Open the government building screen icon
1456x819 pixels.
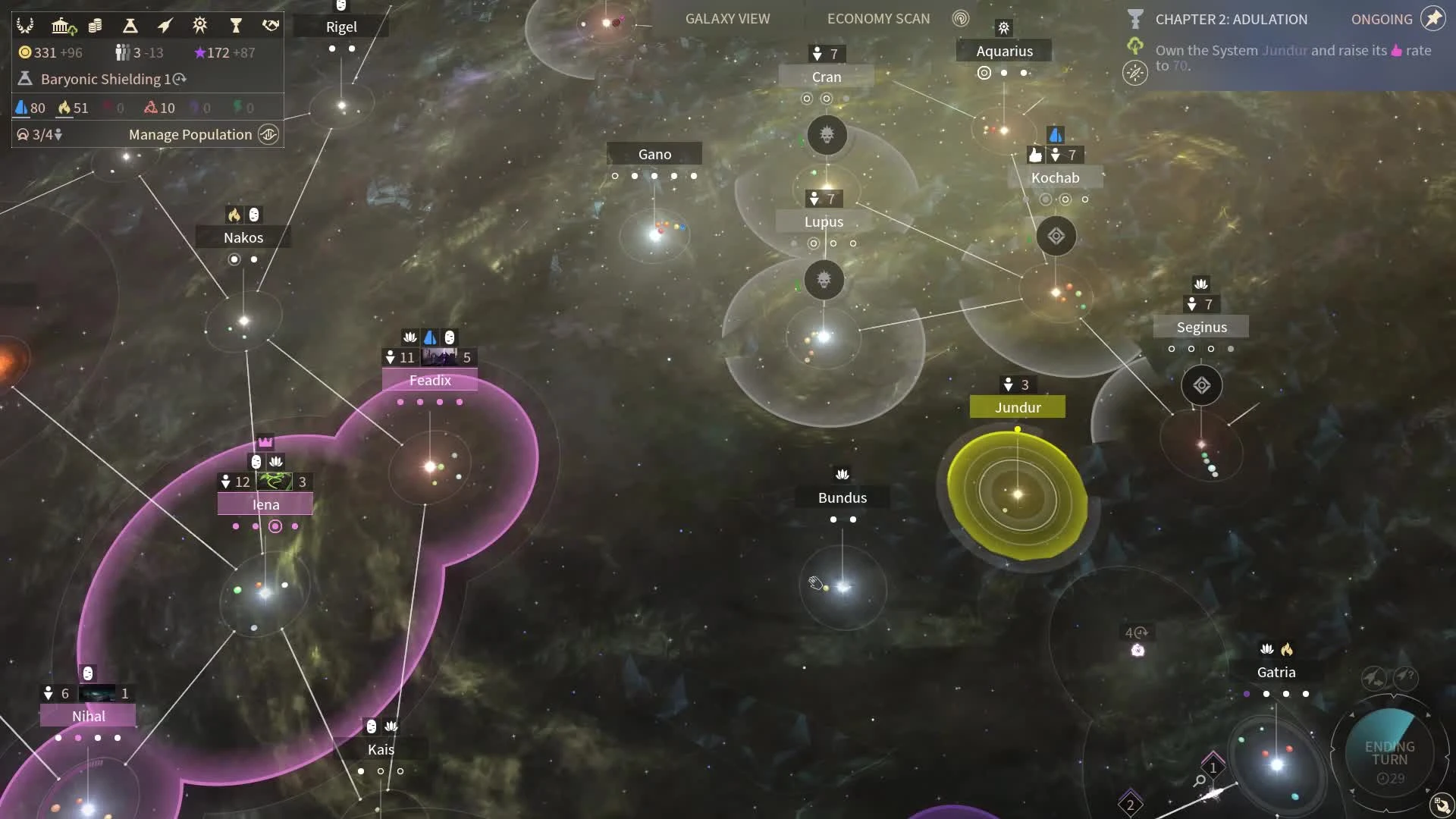[64, 25]
